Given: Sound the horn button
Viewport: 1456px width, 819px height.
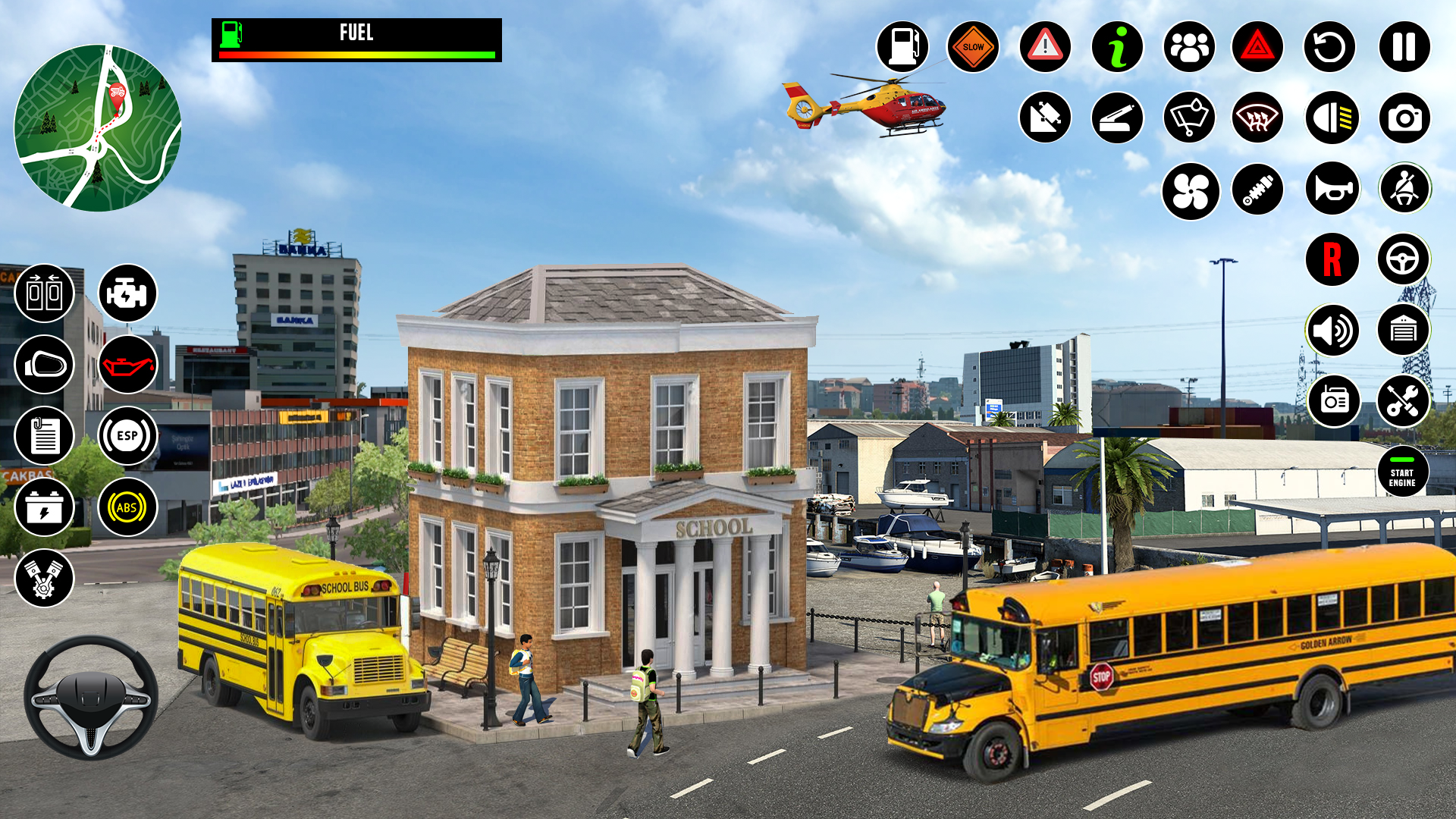Looking at the screenshot, I should click(x=1332, y=189).
